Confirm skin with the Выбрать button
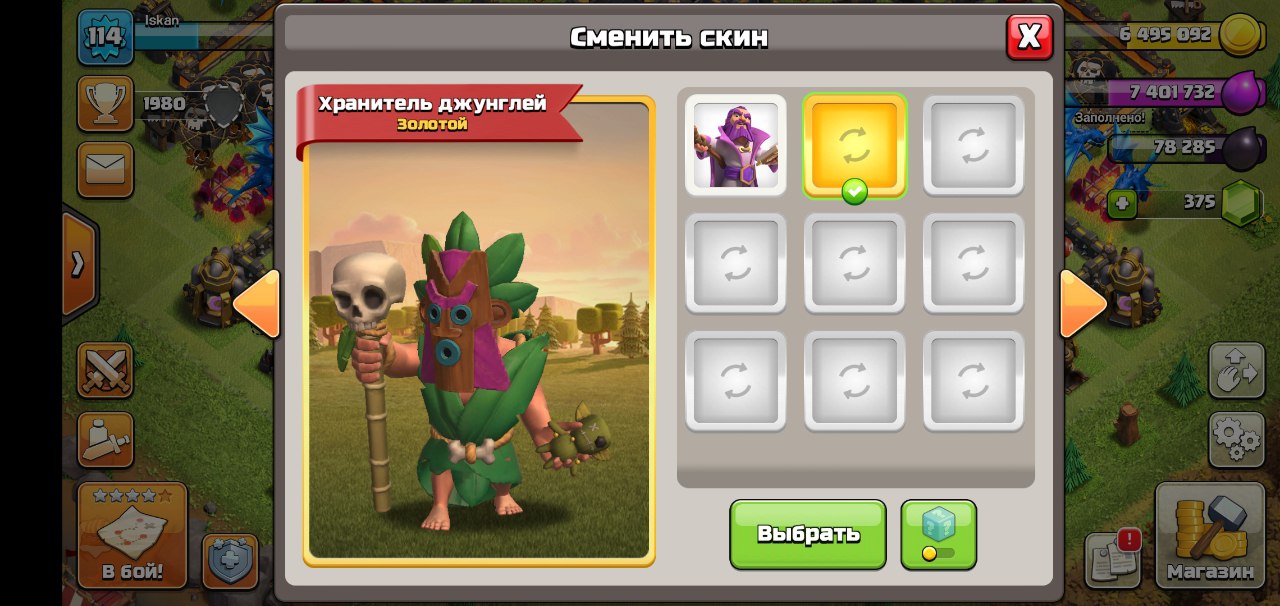The width and height of the screenshot is (1280, 606). 807,534
